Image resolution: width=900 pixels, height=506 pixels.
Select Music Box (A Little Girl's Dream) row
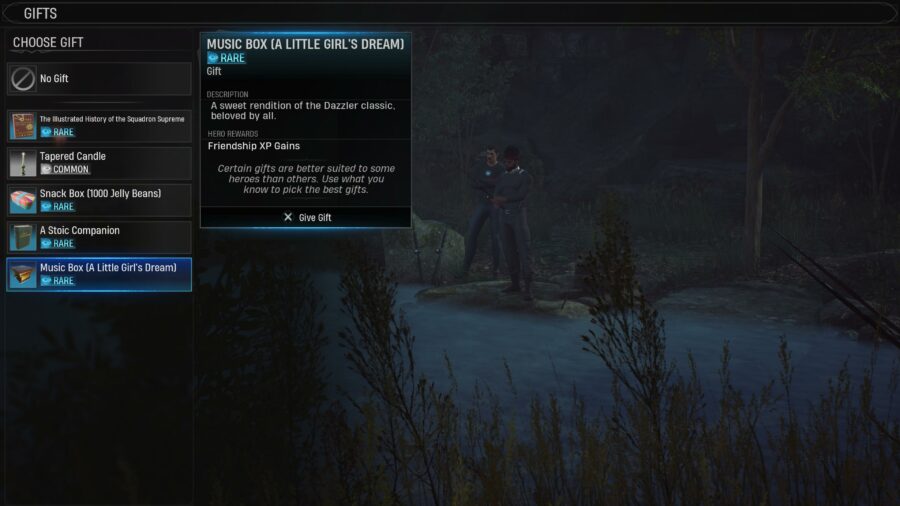(99, 274)
